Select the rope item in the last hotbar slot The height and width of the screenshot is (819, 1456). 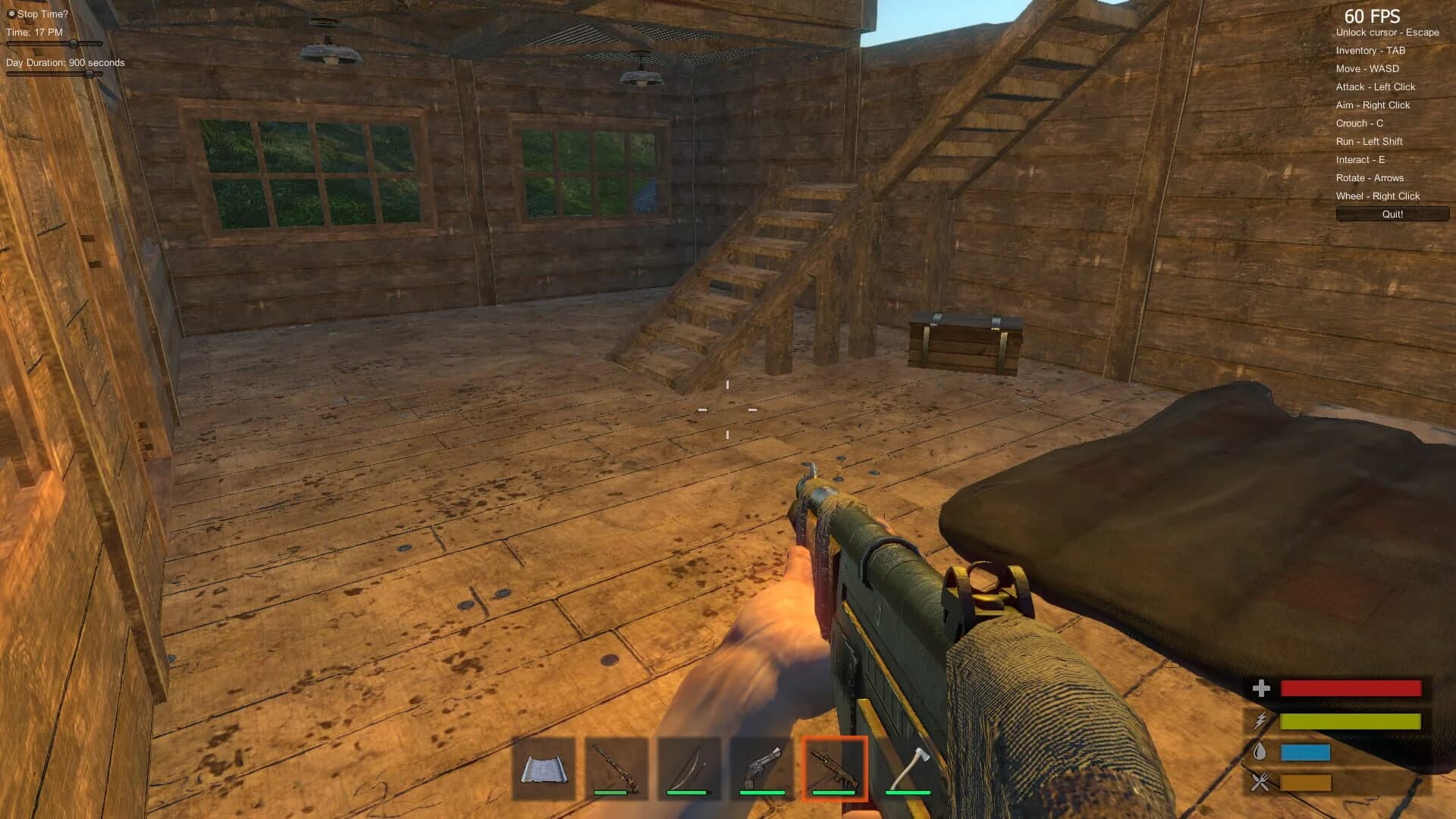[908, 767]
